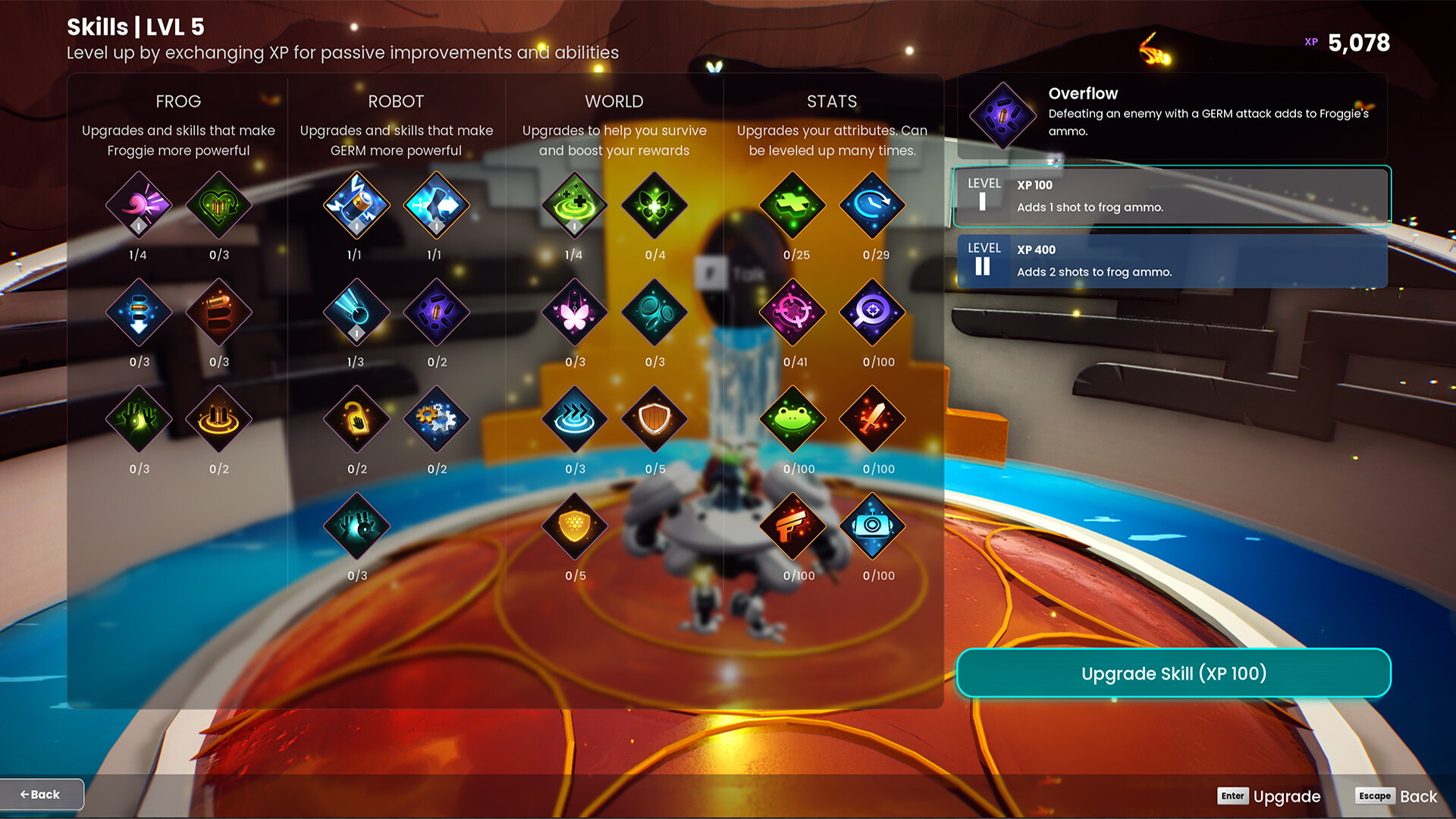Click the Escape Back control at bottom right
1456x819 pixels.
1398,795
